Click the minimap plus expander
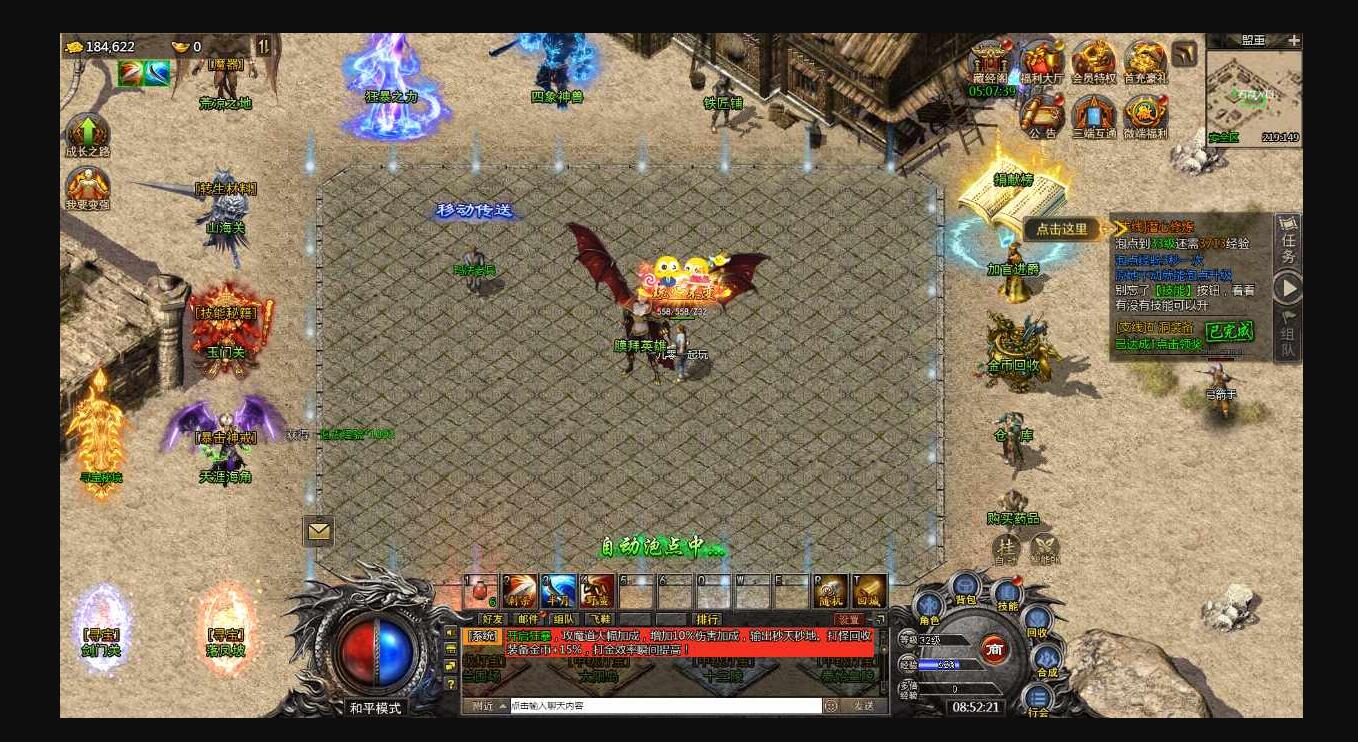This screenshot has height=742, width=1358. point(1294,40)
